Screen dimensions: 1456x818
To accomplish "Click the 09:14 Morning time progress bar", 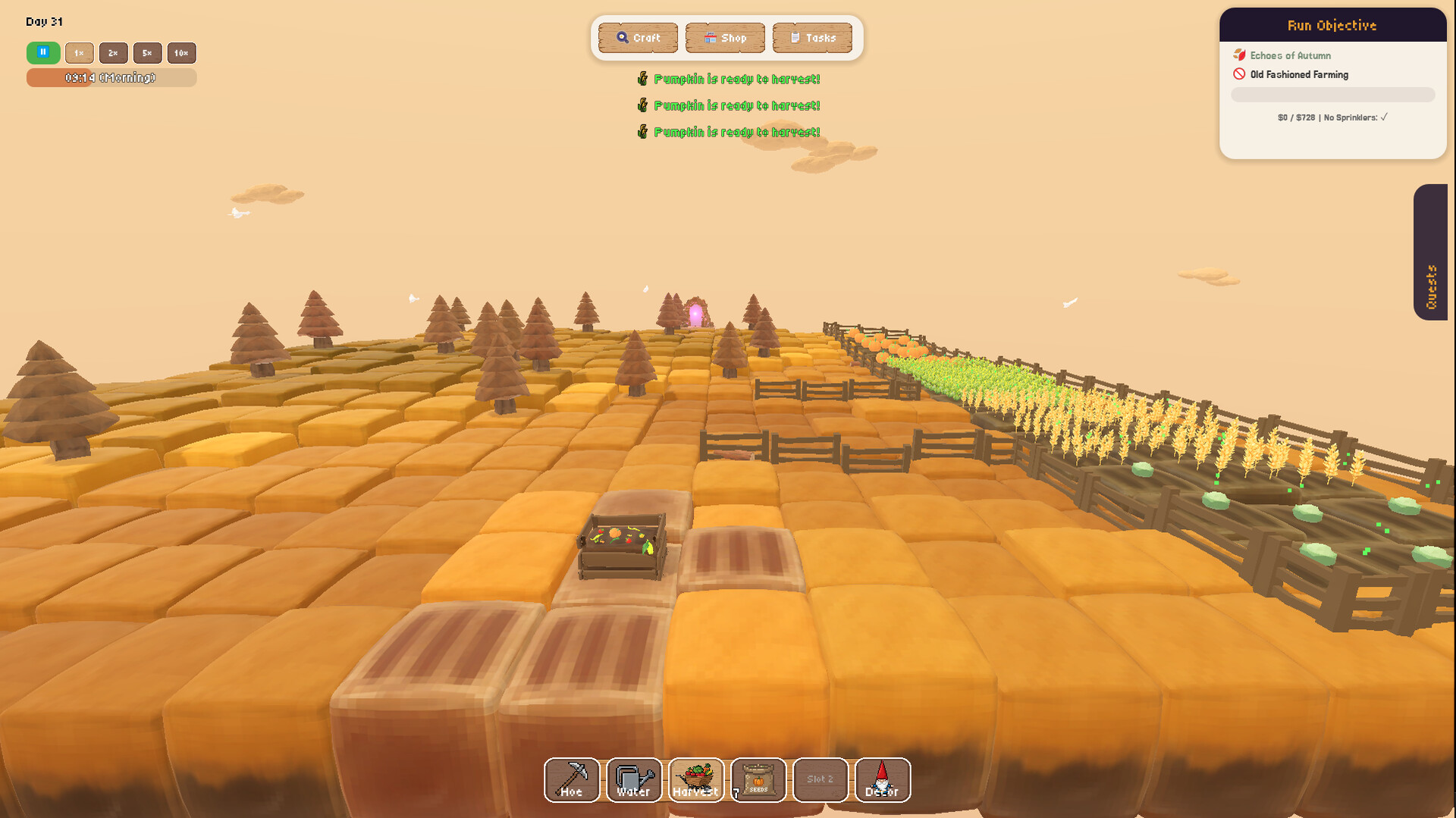I will [x=111, y=77].
